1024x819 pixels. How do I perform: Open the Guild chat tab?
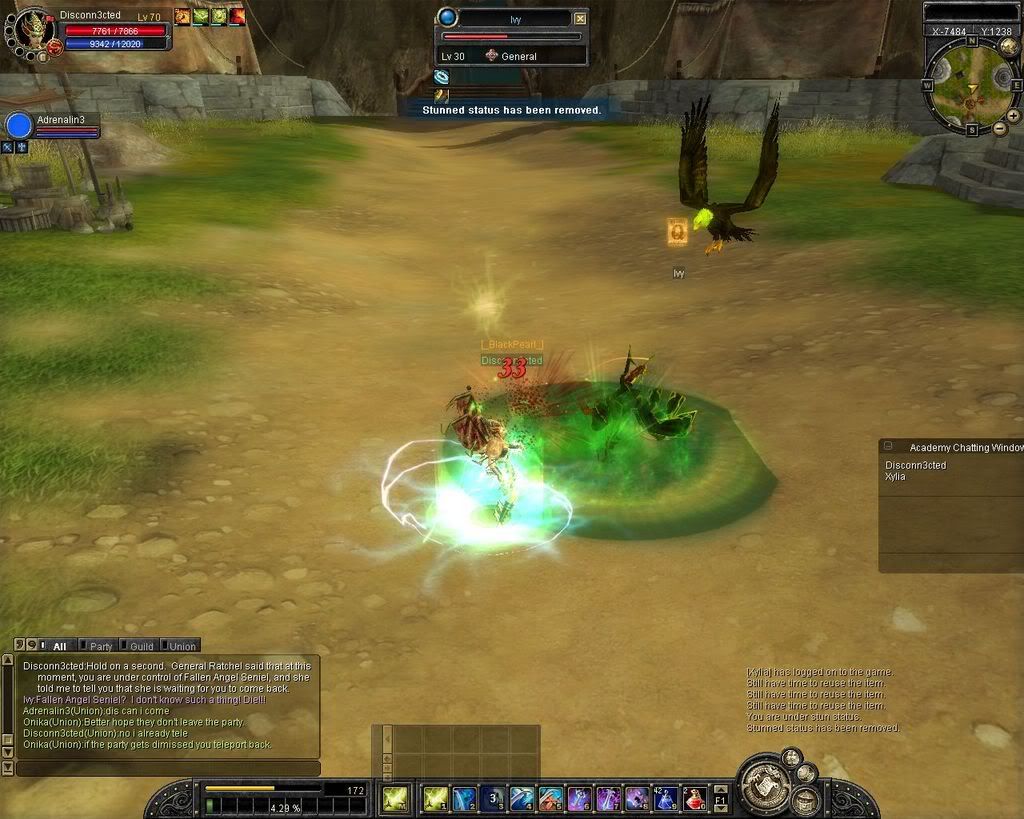coord(140,646)
